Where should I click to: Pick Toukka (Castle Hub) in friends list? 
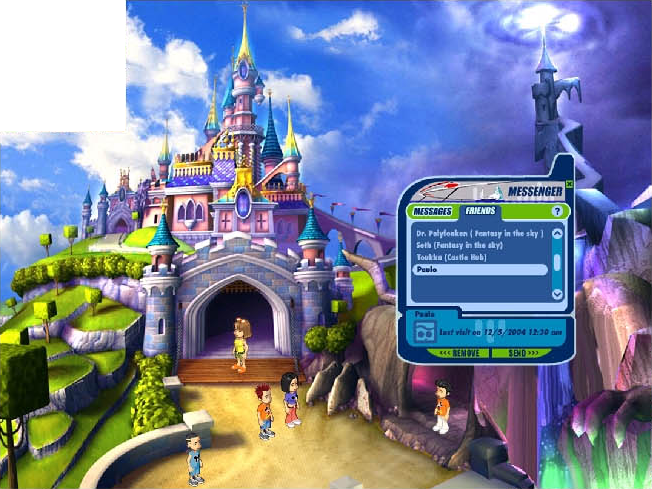(x=452, y=257)
